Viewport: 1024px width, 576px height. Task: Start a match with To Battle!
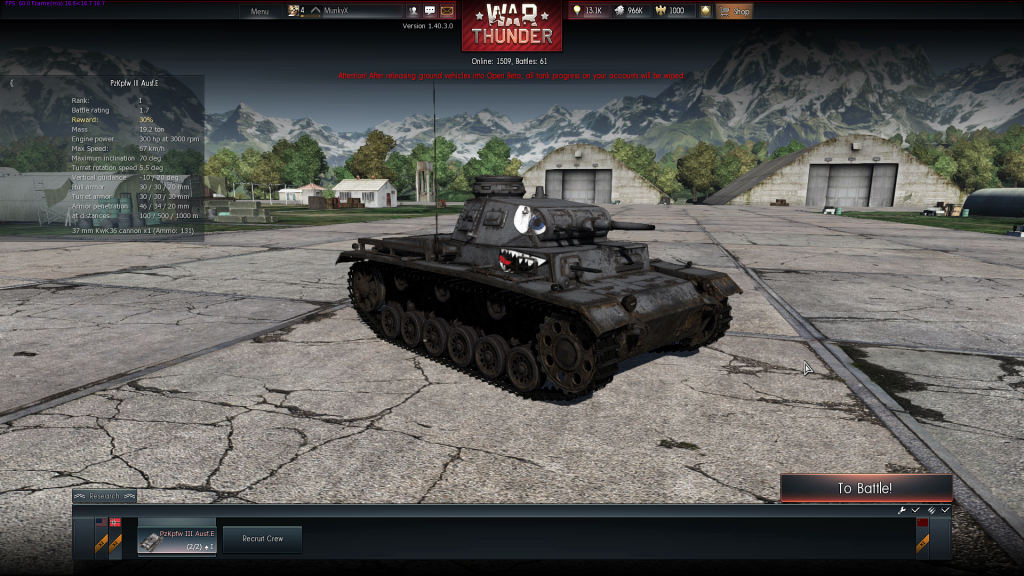tap(865, 488)
